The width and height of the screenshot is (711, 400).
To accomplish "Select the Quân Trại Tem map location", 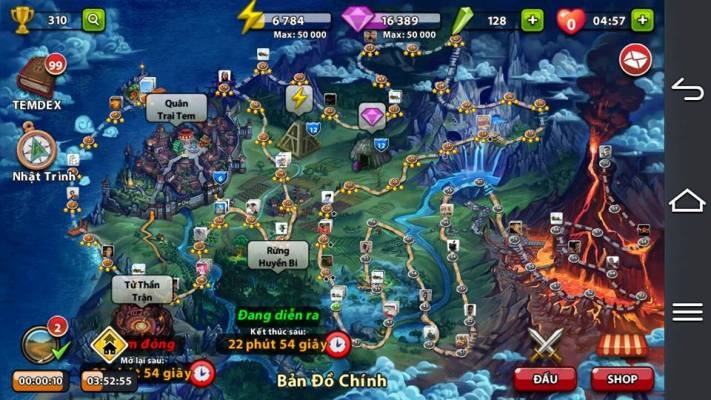I will coord(178,108).
